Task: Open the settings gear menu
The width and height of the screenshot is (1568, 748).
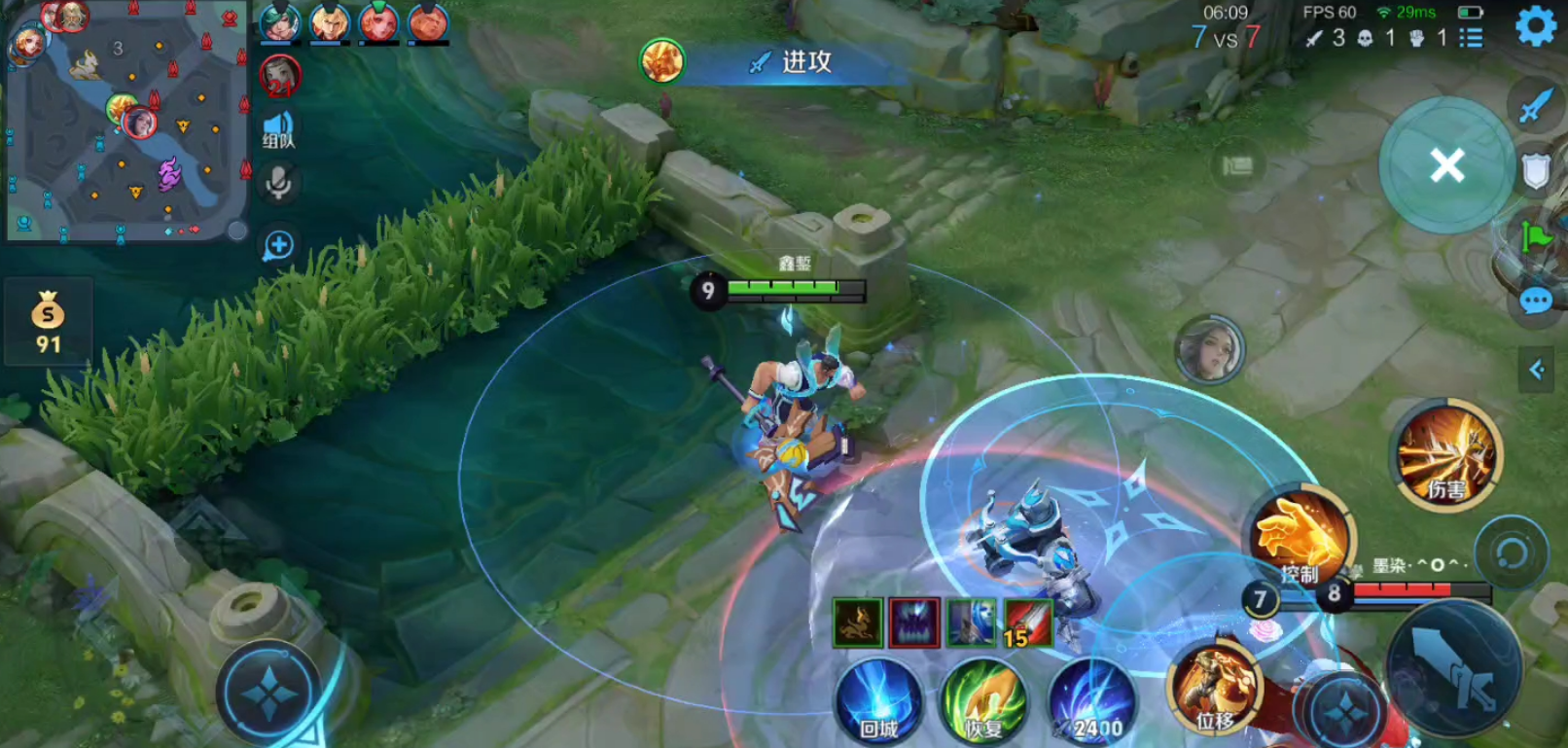Action: tap(1536, 27)
